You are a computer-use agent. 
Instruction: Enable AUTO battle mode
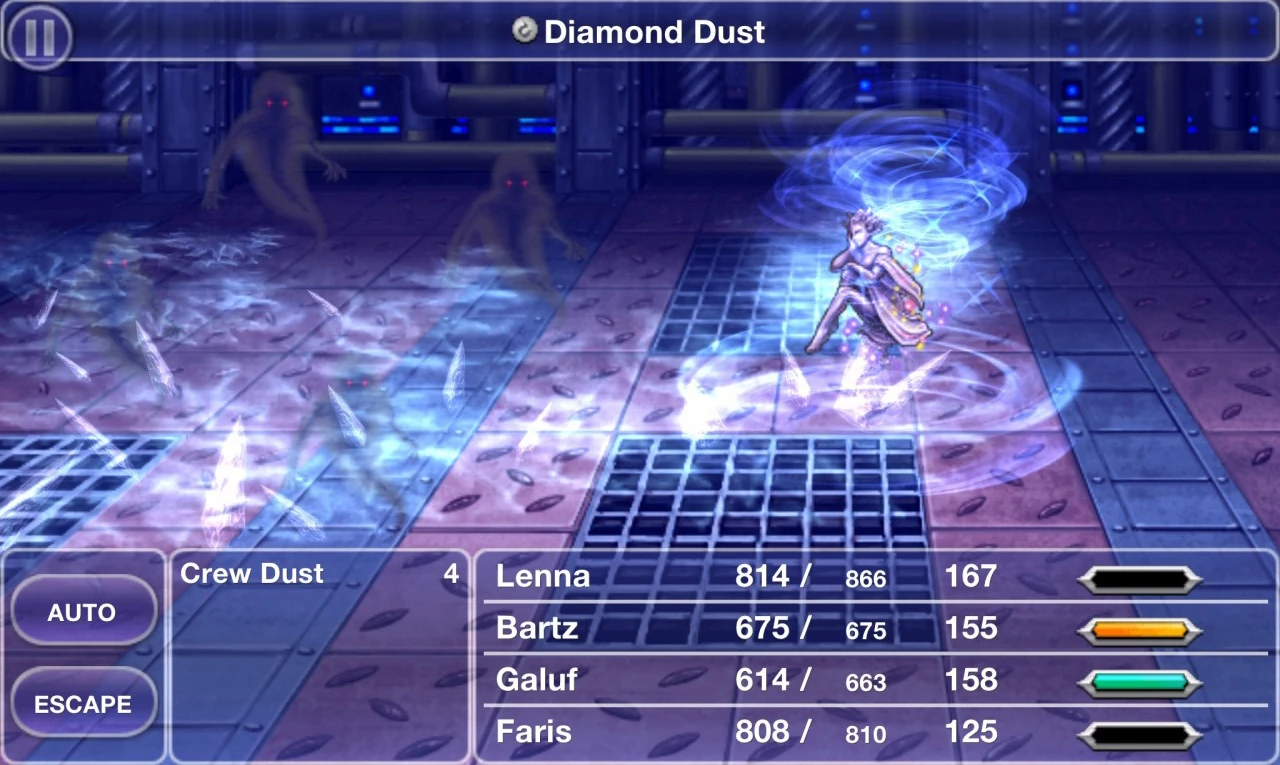coord(83,611)
